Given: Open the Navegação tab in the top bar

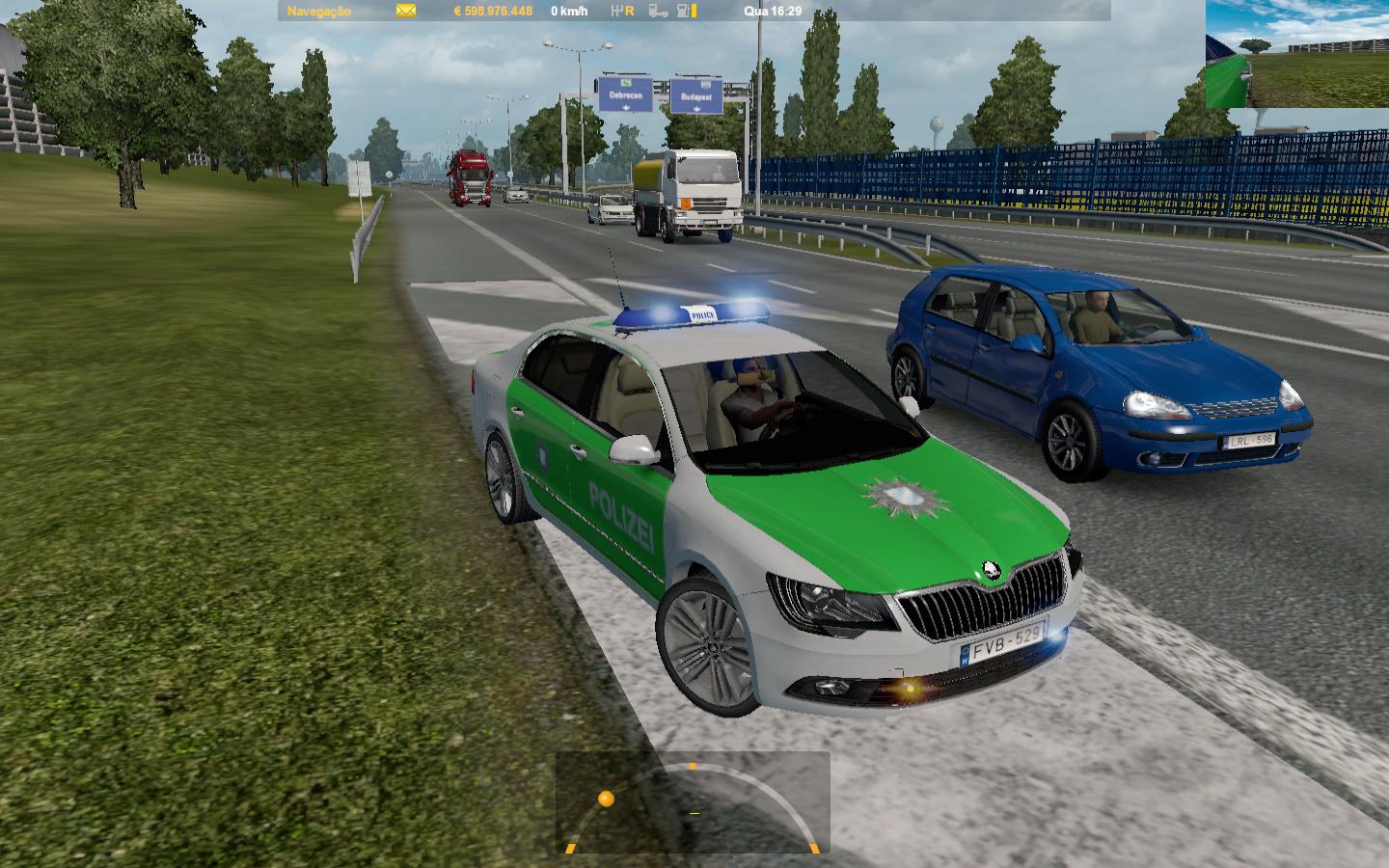Looking at the screenshot, I should (319, 12).
